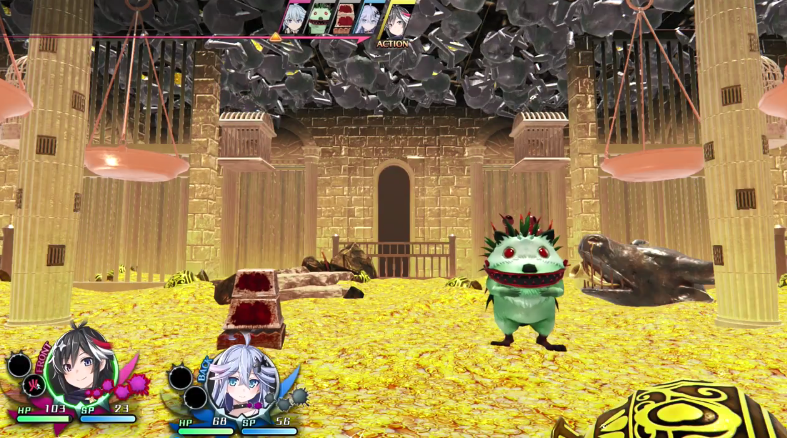Select the red chest turn-order portrait

[345, 18]
